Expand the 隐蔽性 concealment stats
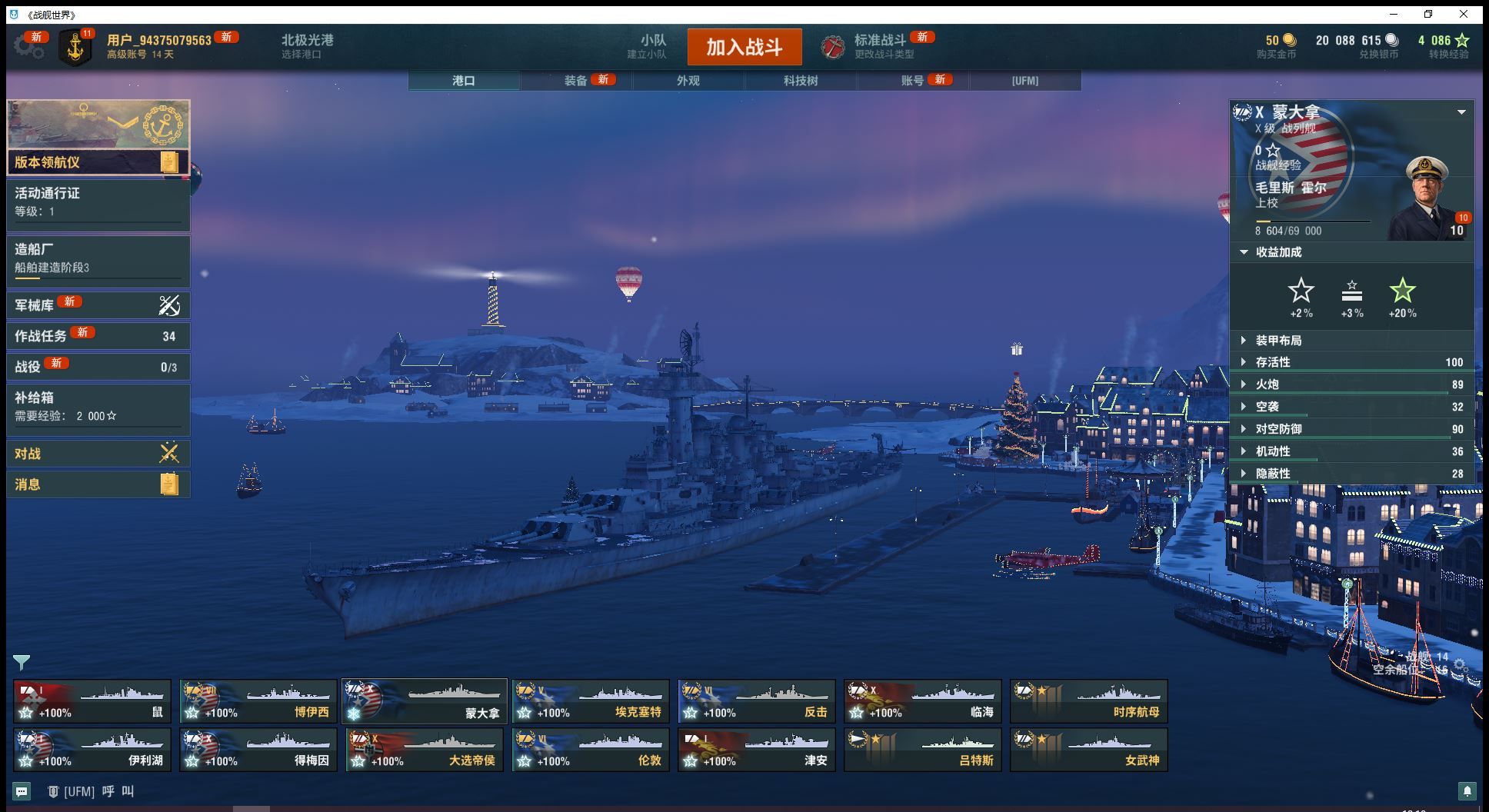The image size is (1489, 812). (x=1351, y=474)
